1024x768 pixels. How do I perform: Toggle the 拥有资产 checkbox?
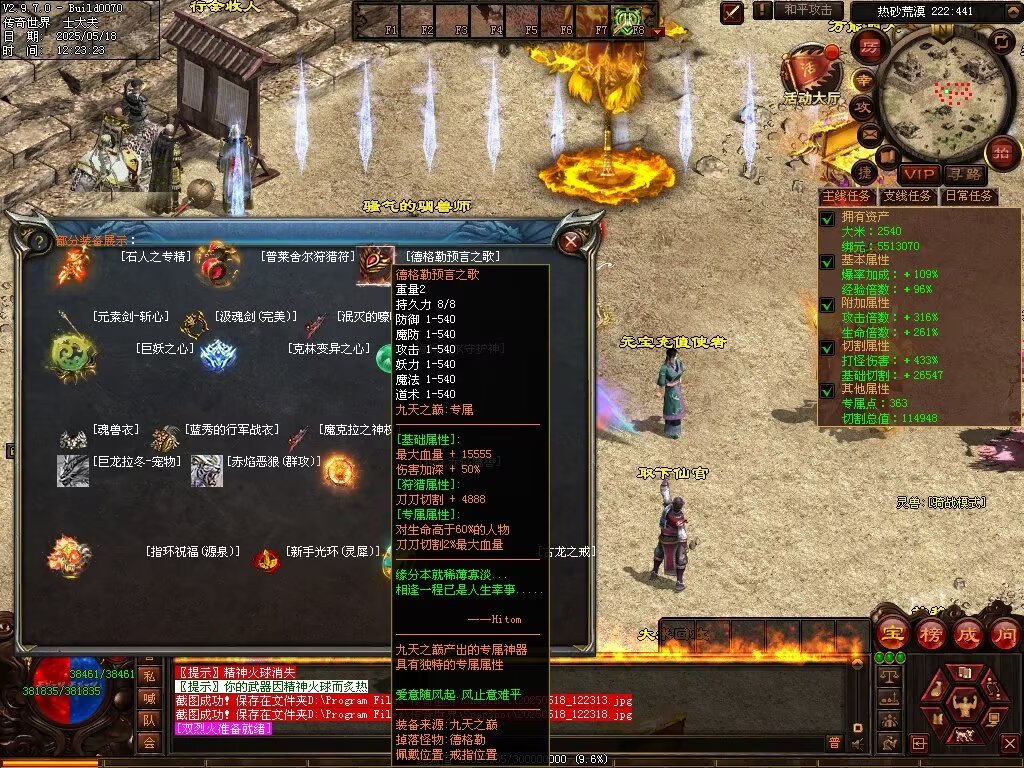(x=827, y=218)
